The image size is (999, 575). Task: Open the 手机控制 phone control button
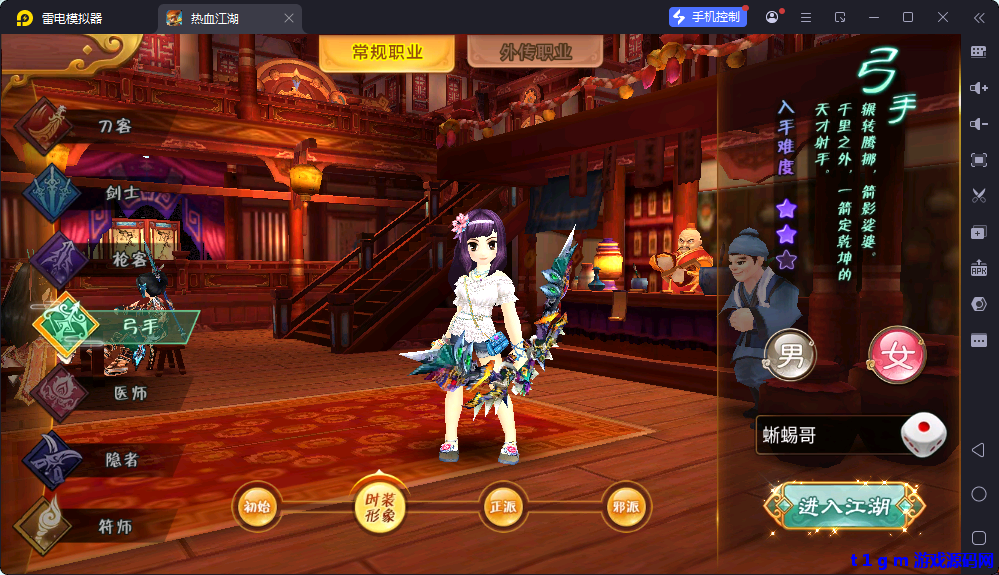[x=708, y=17]
